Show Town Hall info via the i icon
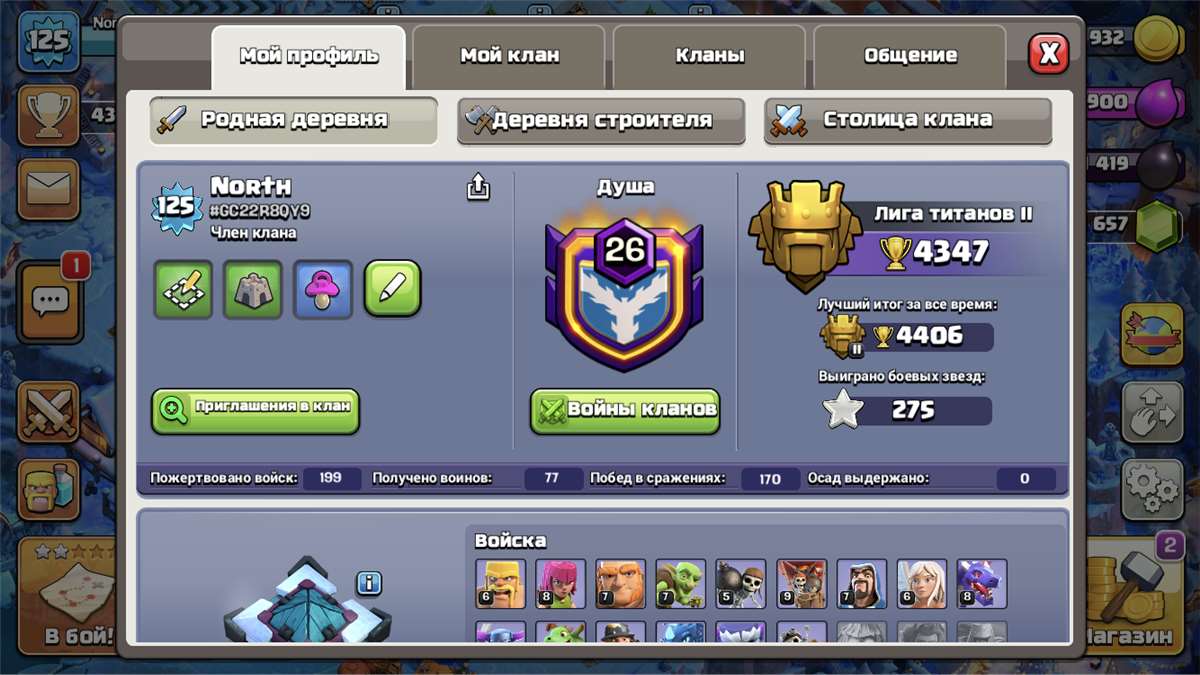 click(369, 583)
